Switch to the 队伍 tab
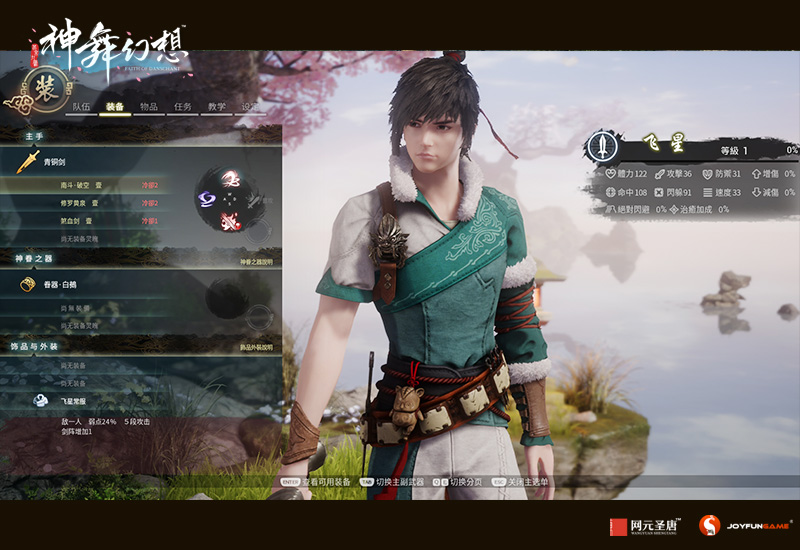This screenshot has width=800, height=550. pyautogui.click(x=82, y=107)
